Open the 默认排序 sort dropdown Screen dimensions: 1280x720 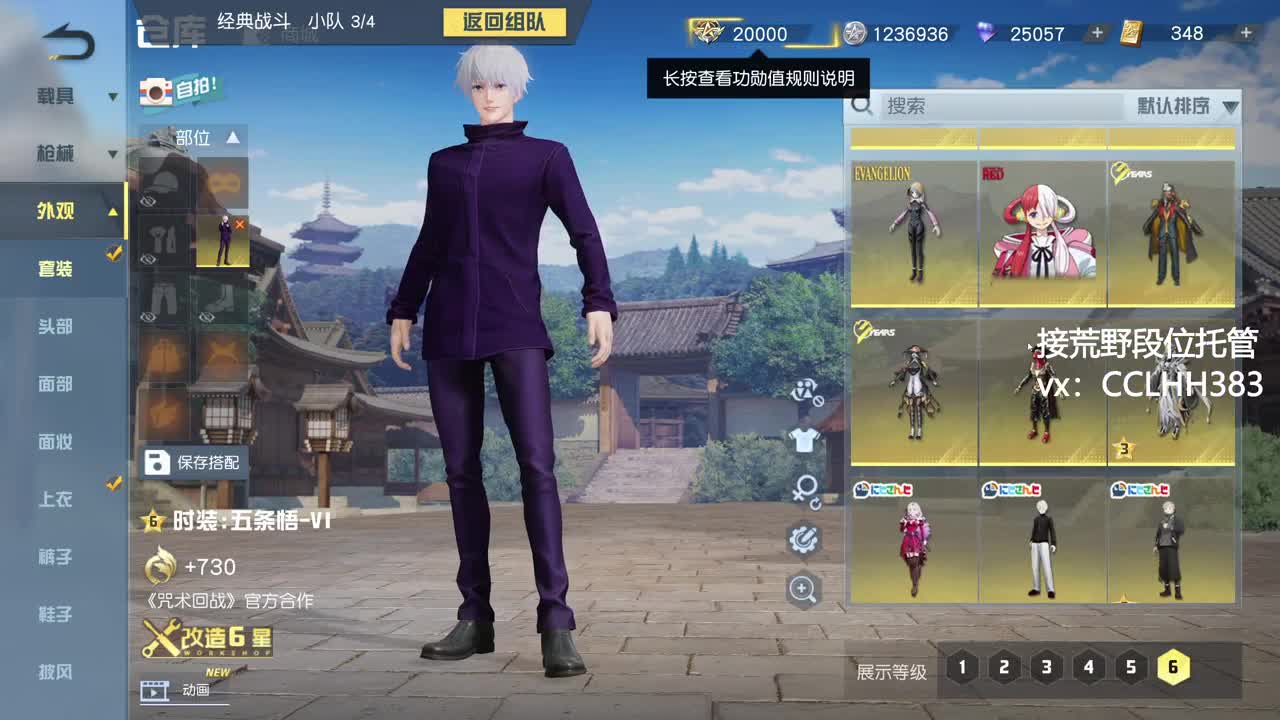tap(1185, 107)
